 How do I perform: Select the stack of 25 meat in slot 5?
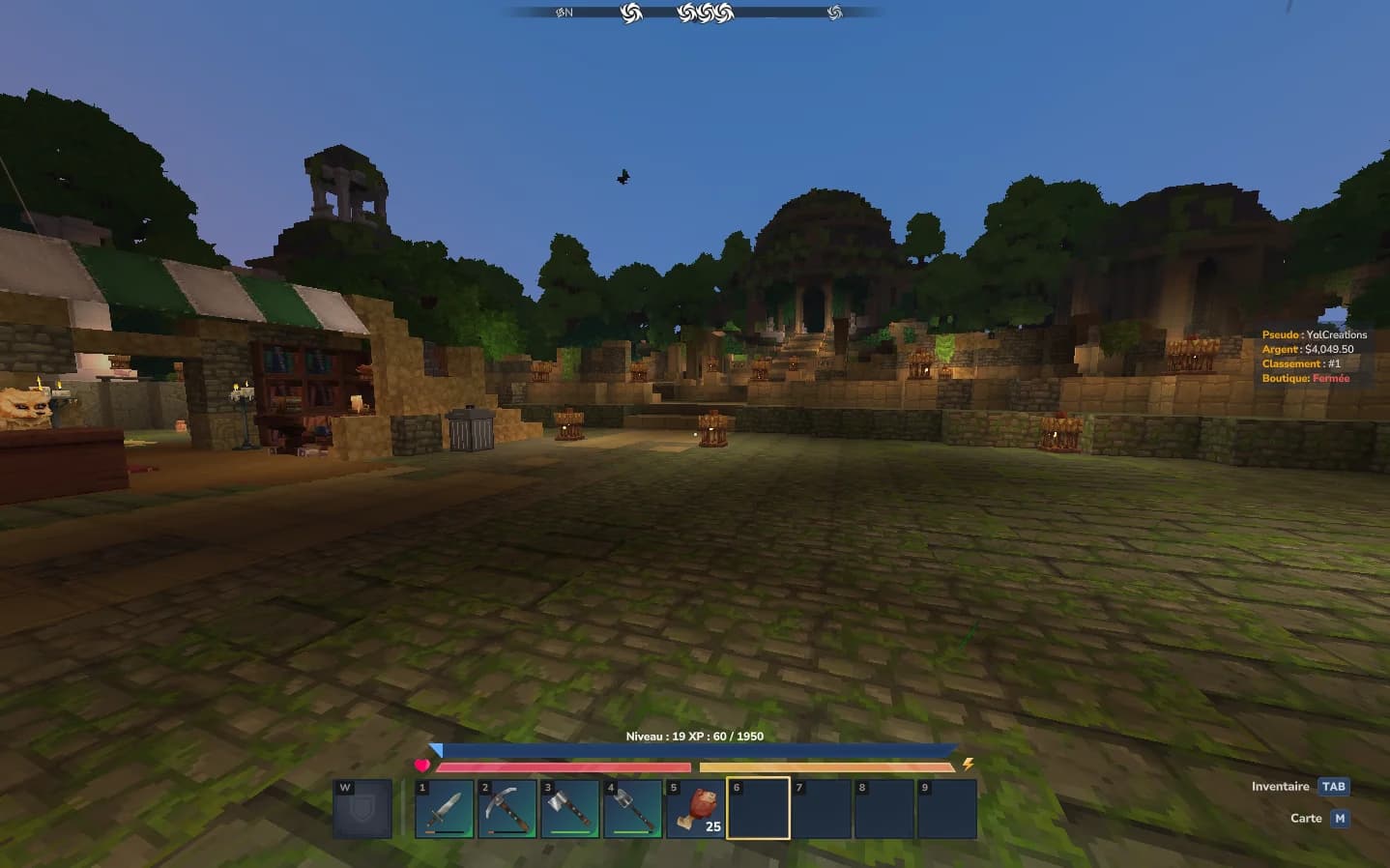(695, 809)
